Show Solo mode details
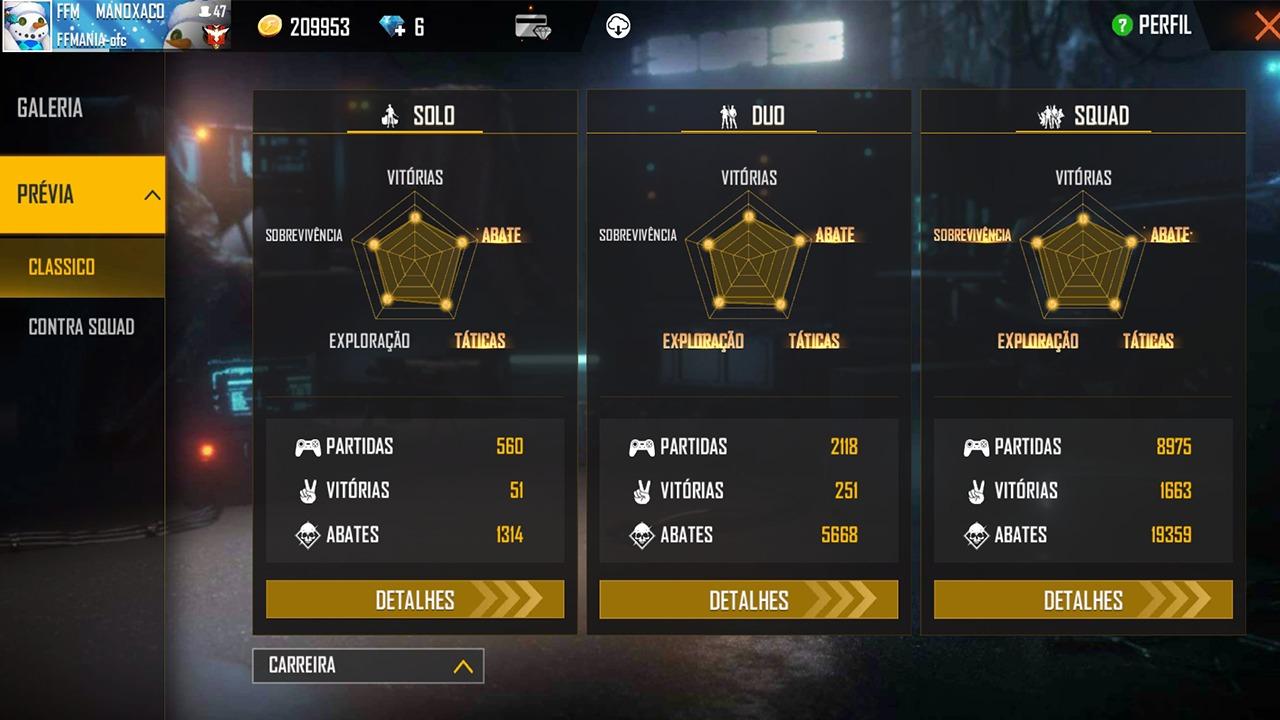 click(x=415, y=600)
